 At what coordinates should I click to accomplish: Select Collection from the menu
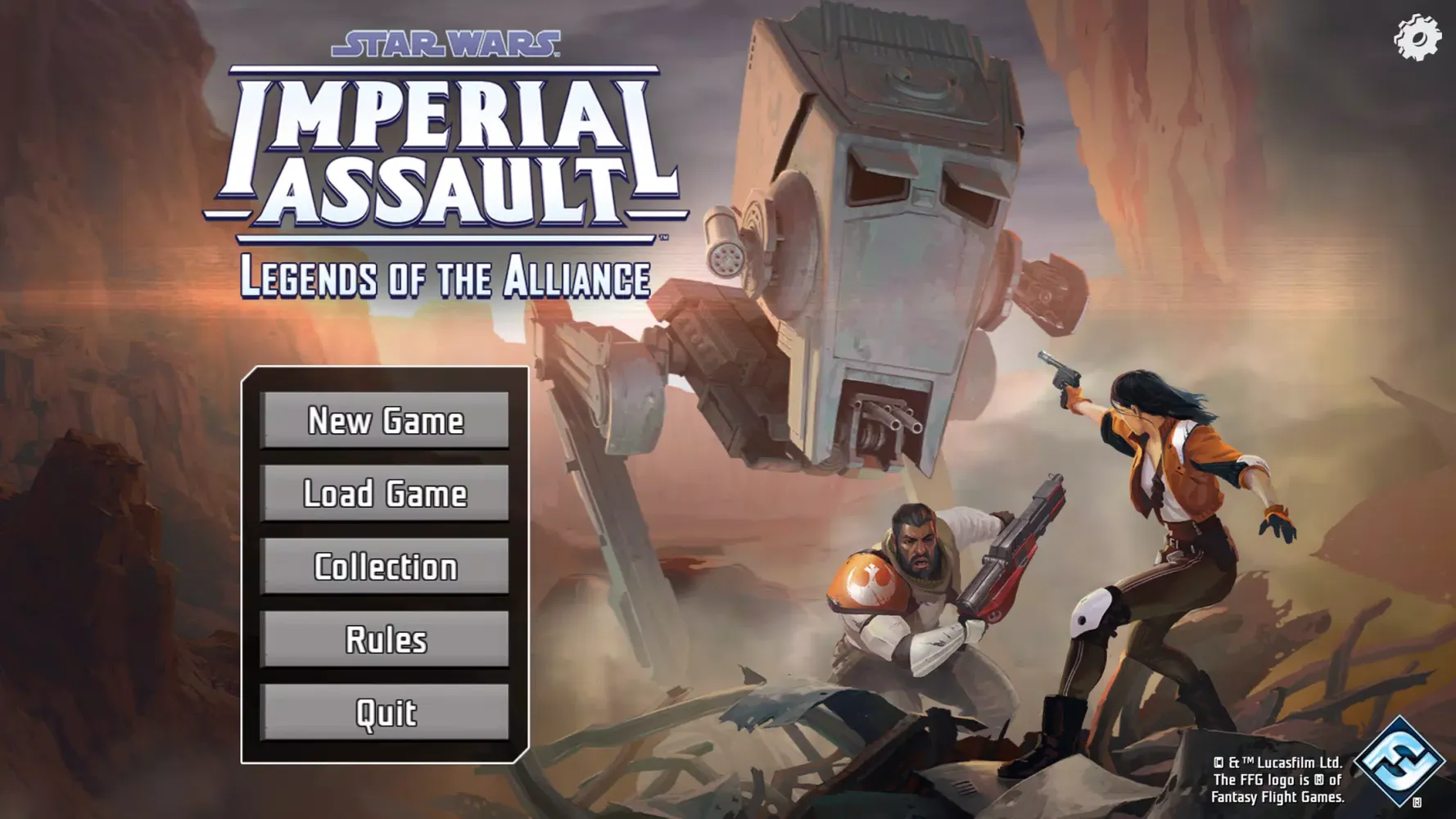[x=385, y=566]
